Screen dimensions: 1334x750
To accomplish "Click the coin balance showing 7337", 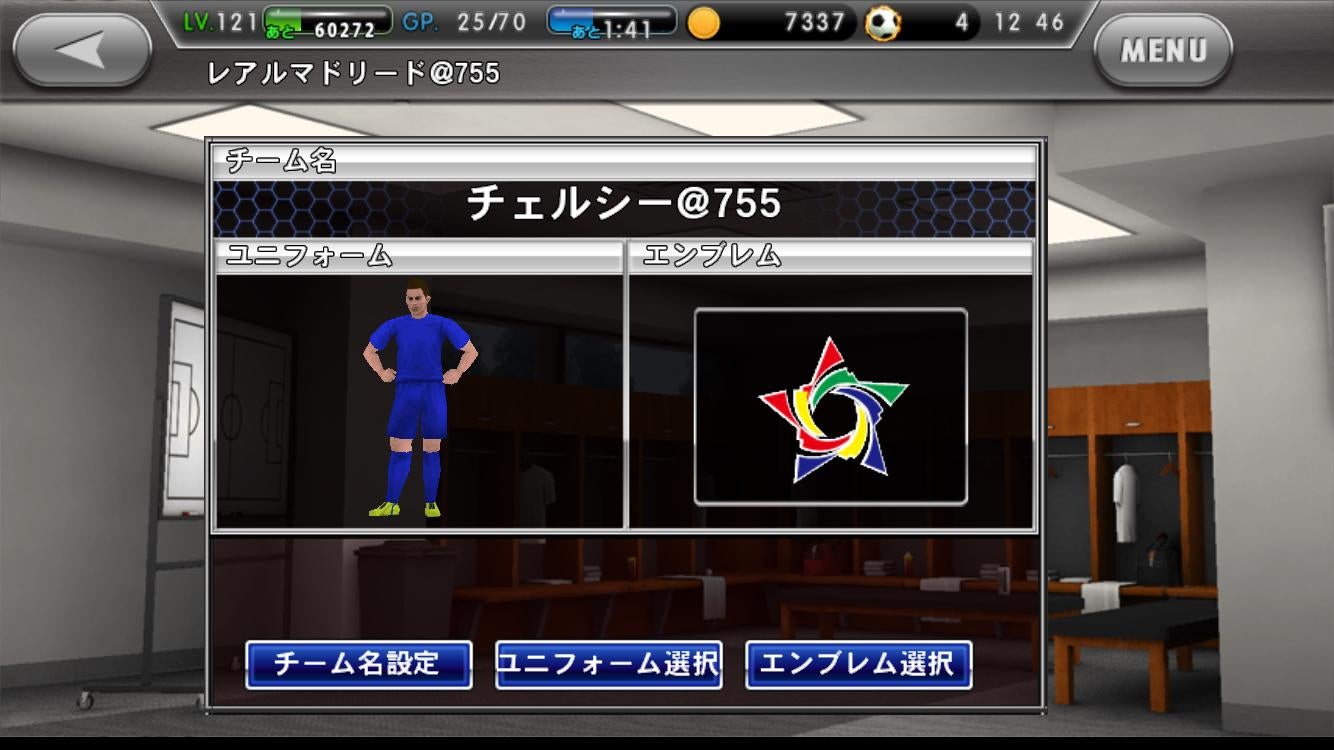I will pyautogui.click(x=815, y=21).
